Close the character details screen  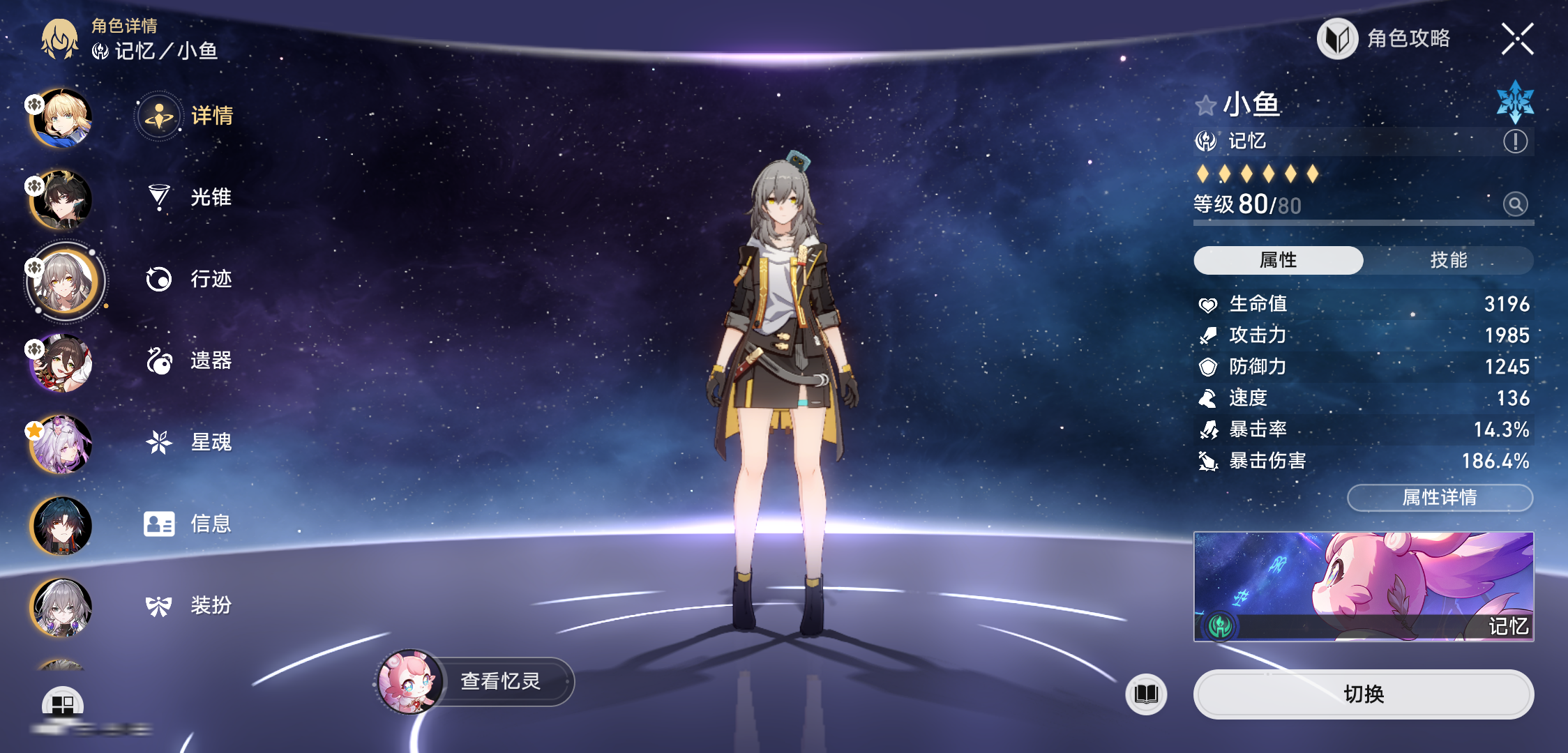[x=1517, y=38]
